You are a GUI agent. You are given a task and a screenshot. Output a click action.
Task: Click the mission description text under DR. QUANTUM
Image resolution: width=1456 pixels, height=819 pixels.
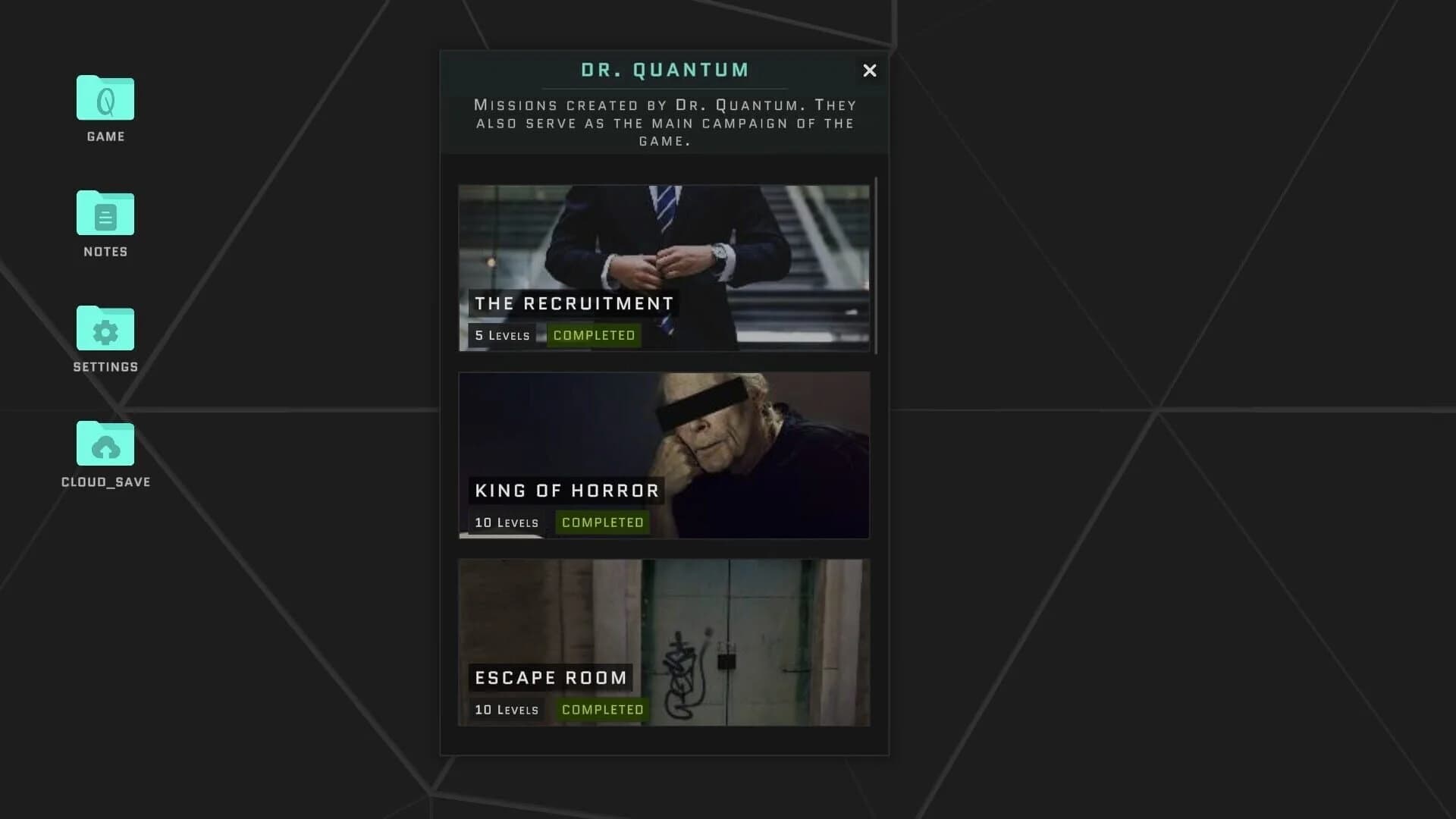tap(664, 123)
